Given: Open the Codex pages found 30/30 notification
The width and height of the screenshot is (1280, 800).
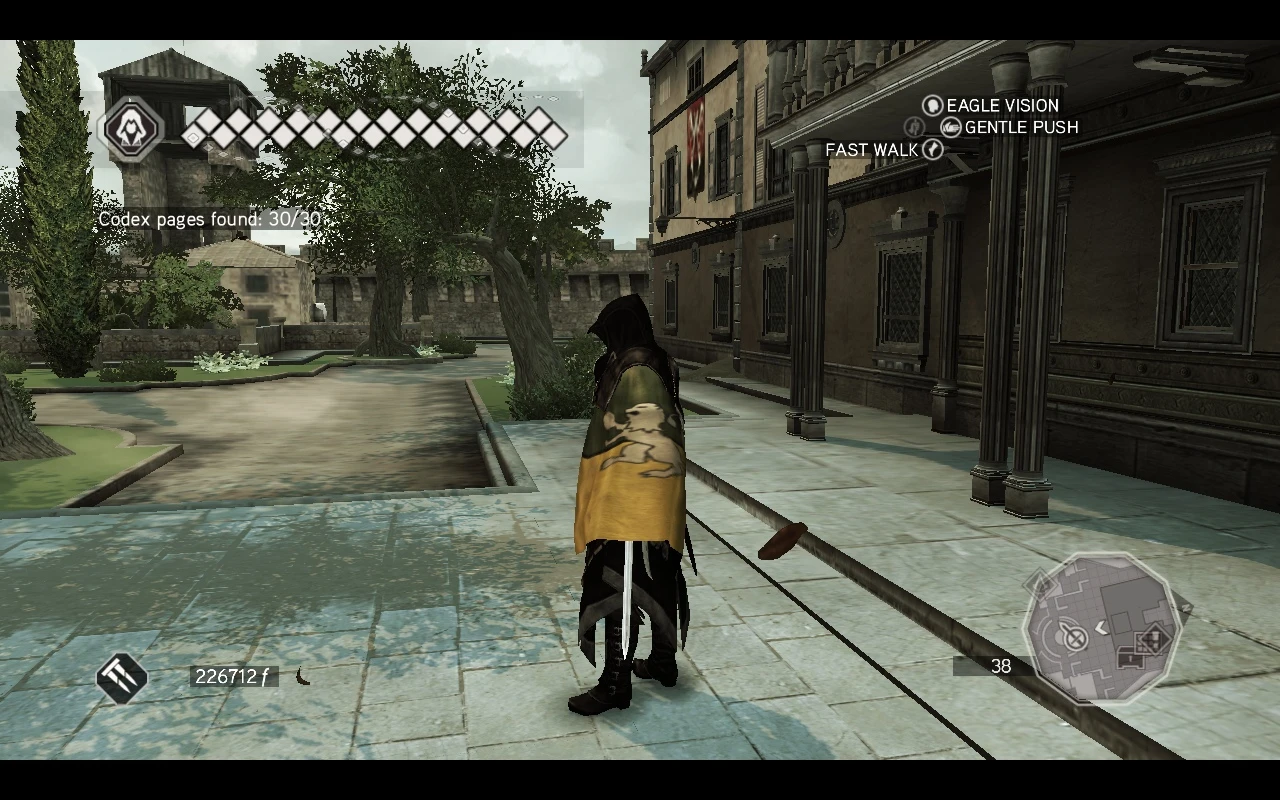Looking at the screenshot, I should [x=216, y=219].
